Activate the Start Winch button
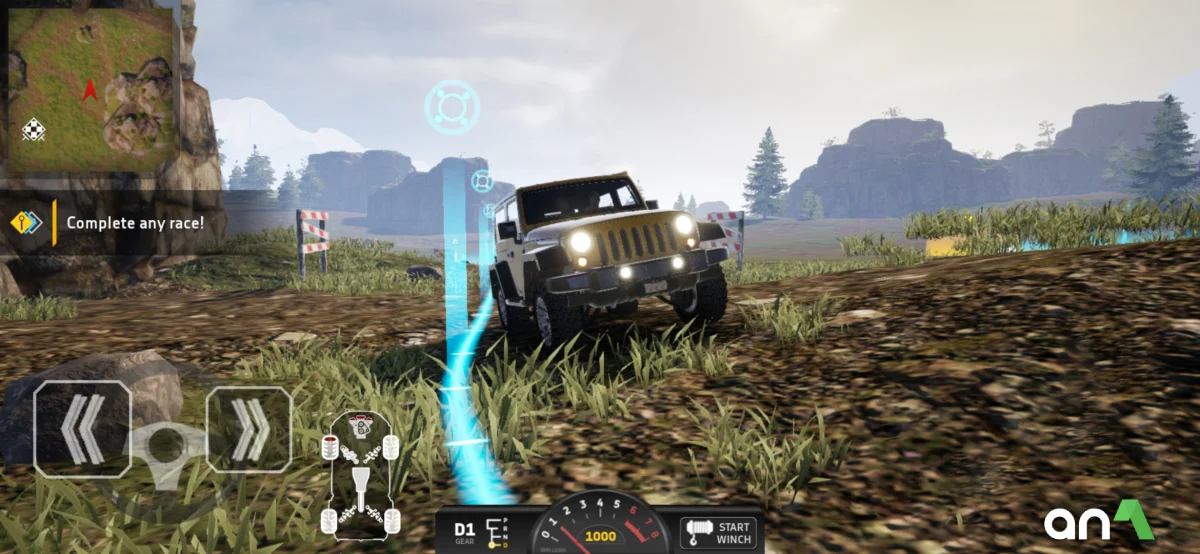1200x554 pixels. [x=718, y=533]
